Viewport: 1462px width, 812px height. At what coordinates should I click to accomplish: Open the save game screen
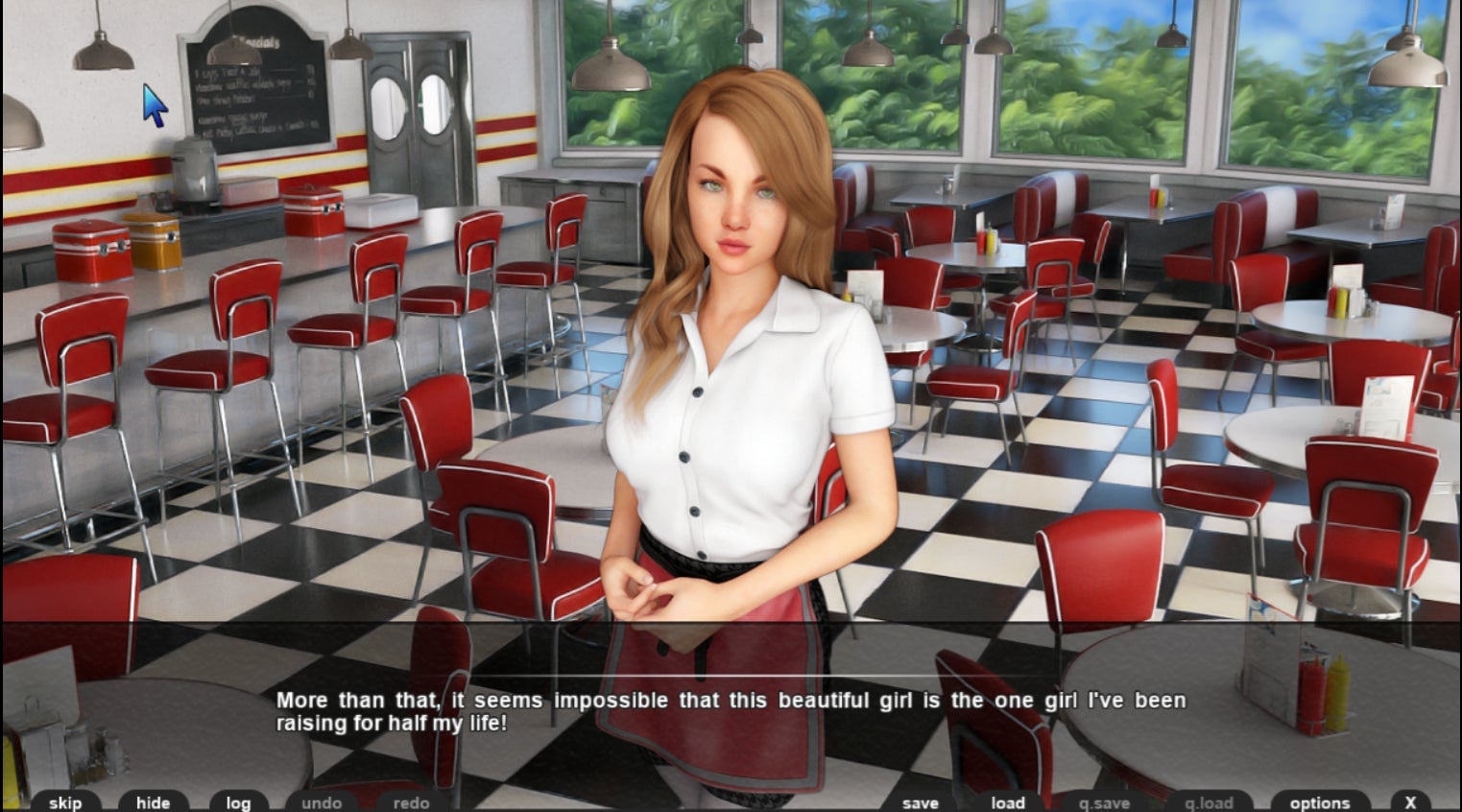click(919, 802)
